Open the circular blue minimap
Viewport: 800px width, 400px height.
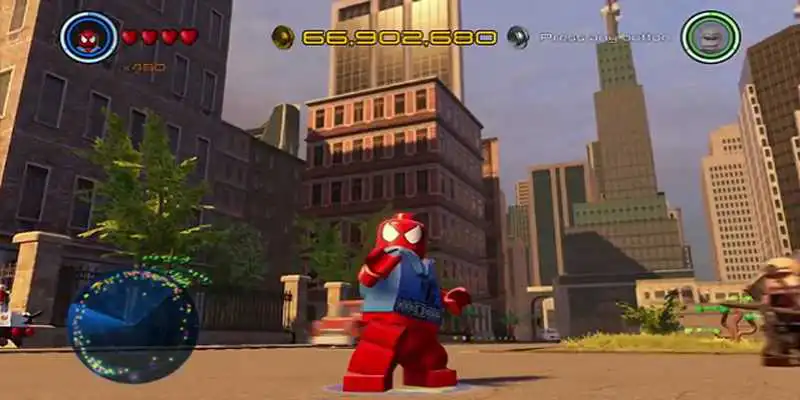point(119,325)
